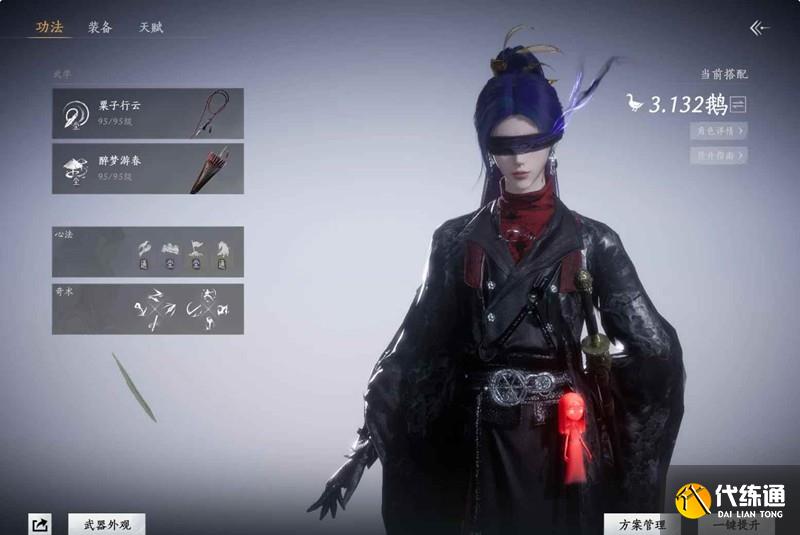
Task: Open the 提升指南 upgrade guide
Action: (x=717, y=155)
